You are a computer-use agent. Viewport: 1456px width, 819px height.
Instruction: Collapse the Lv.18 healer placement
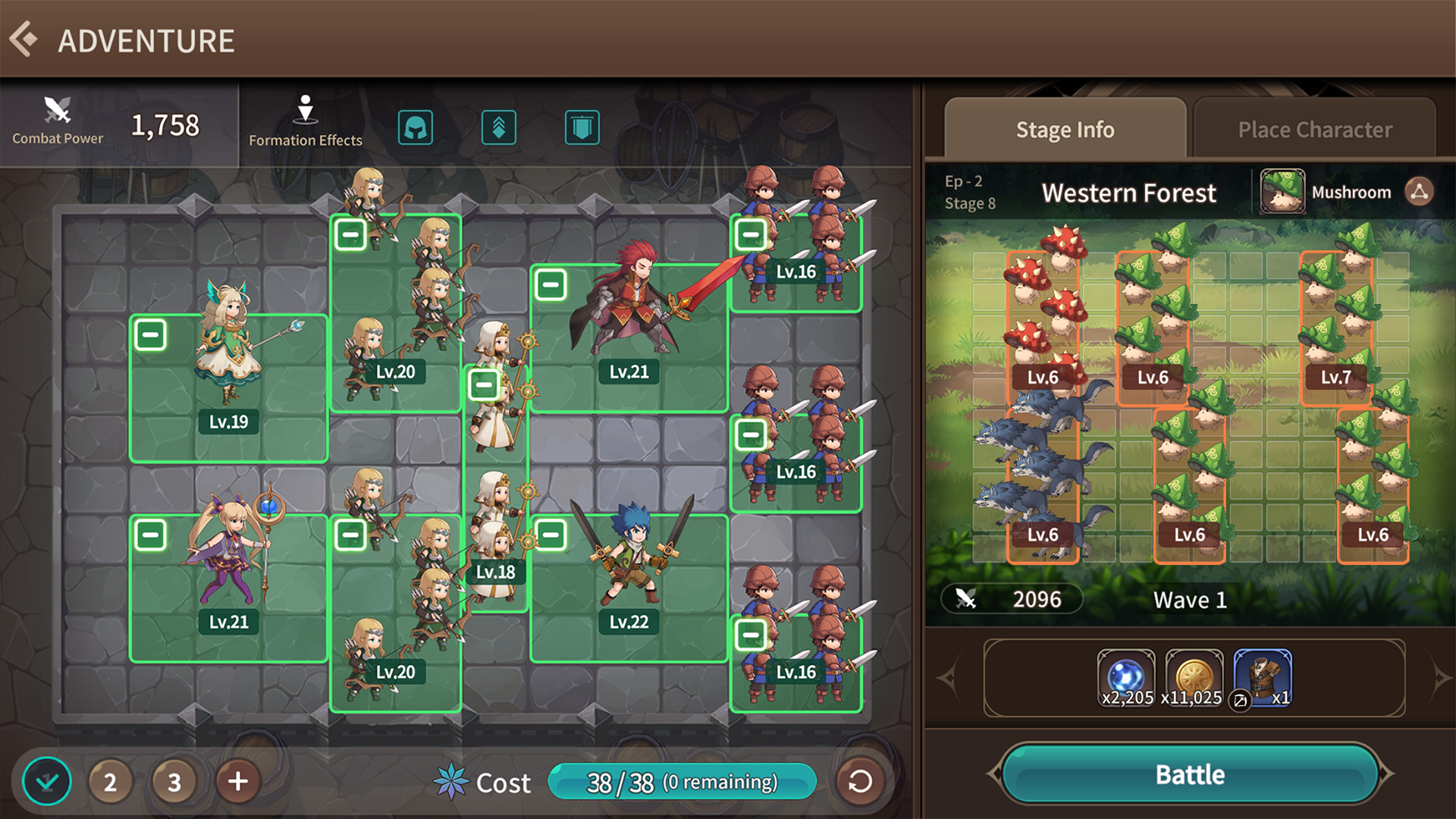click(484, 384)
